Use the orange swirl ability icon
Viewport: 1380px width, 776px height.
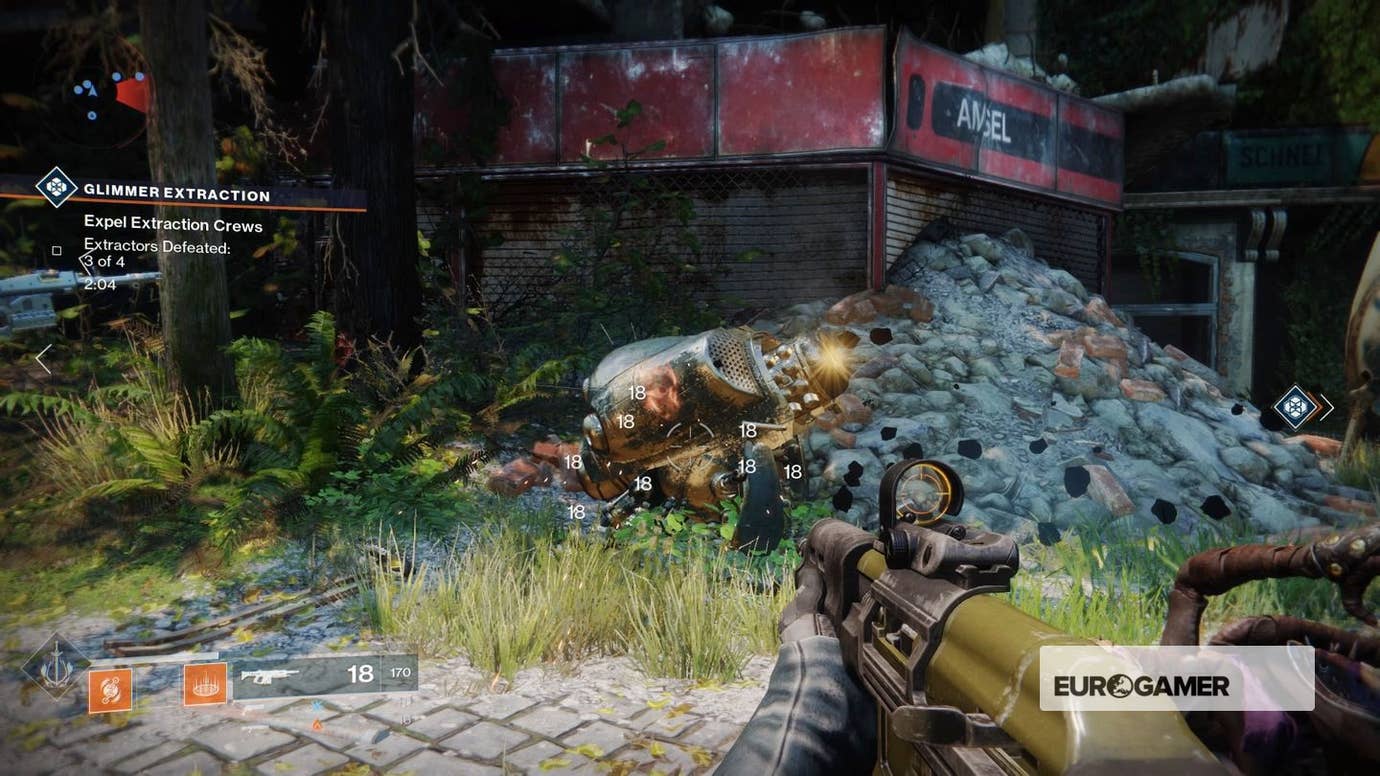(110, 689)
